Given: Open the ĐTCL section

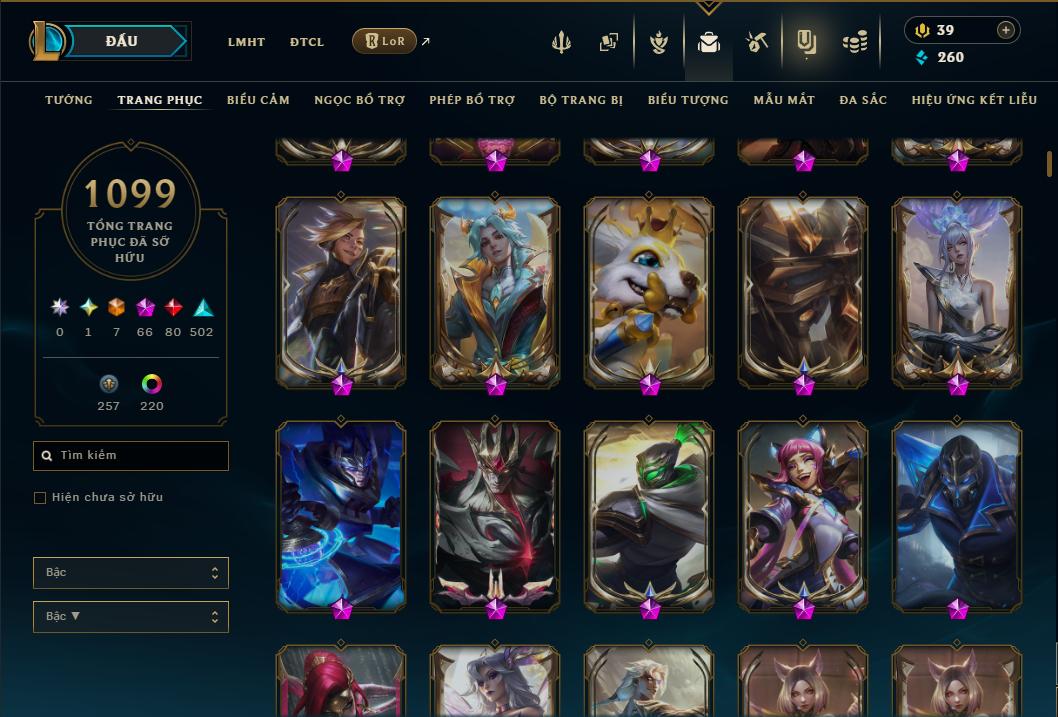Looking at the screenshot, I should [x=307, y=42].
